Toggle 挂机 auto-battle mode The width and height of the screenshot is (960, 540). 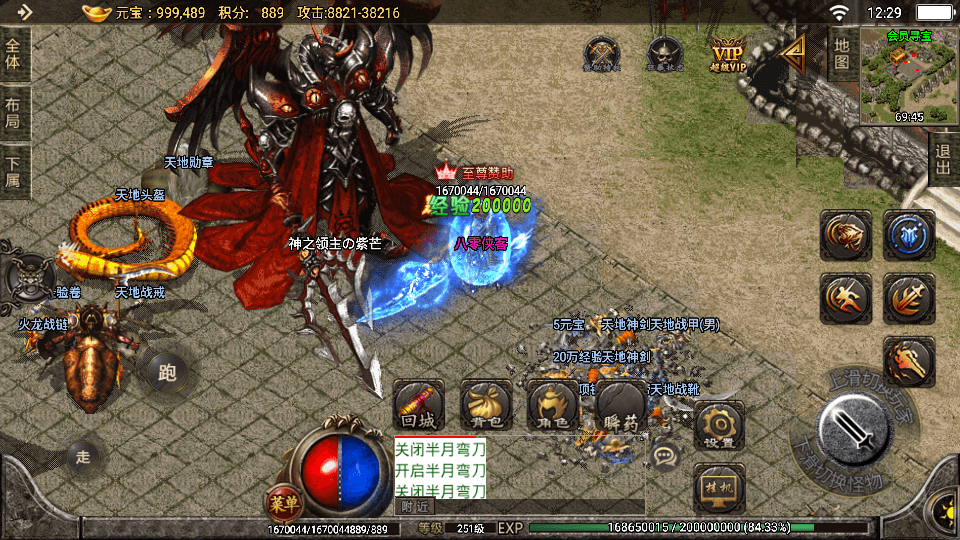coord(717,487)
